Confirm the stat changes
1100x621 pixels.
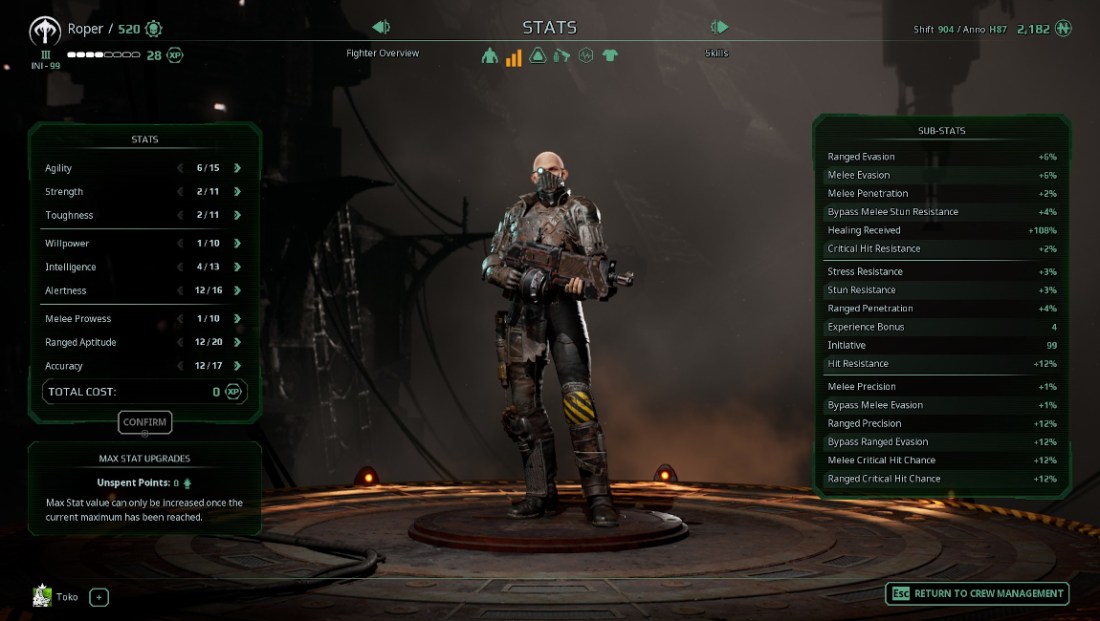144,422
